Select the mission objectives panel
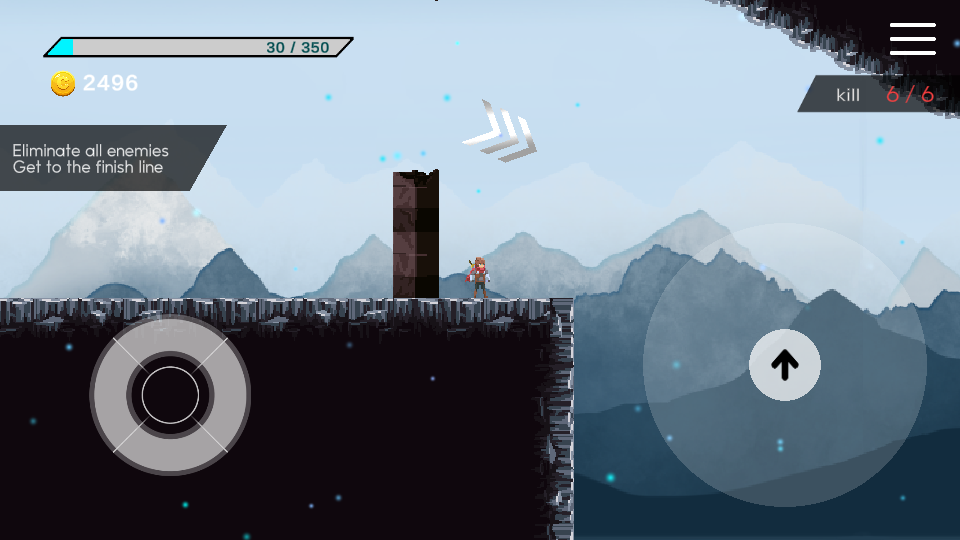 point(105,158)
